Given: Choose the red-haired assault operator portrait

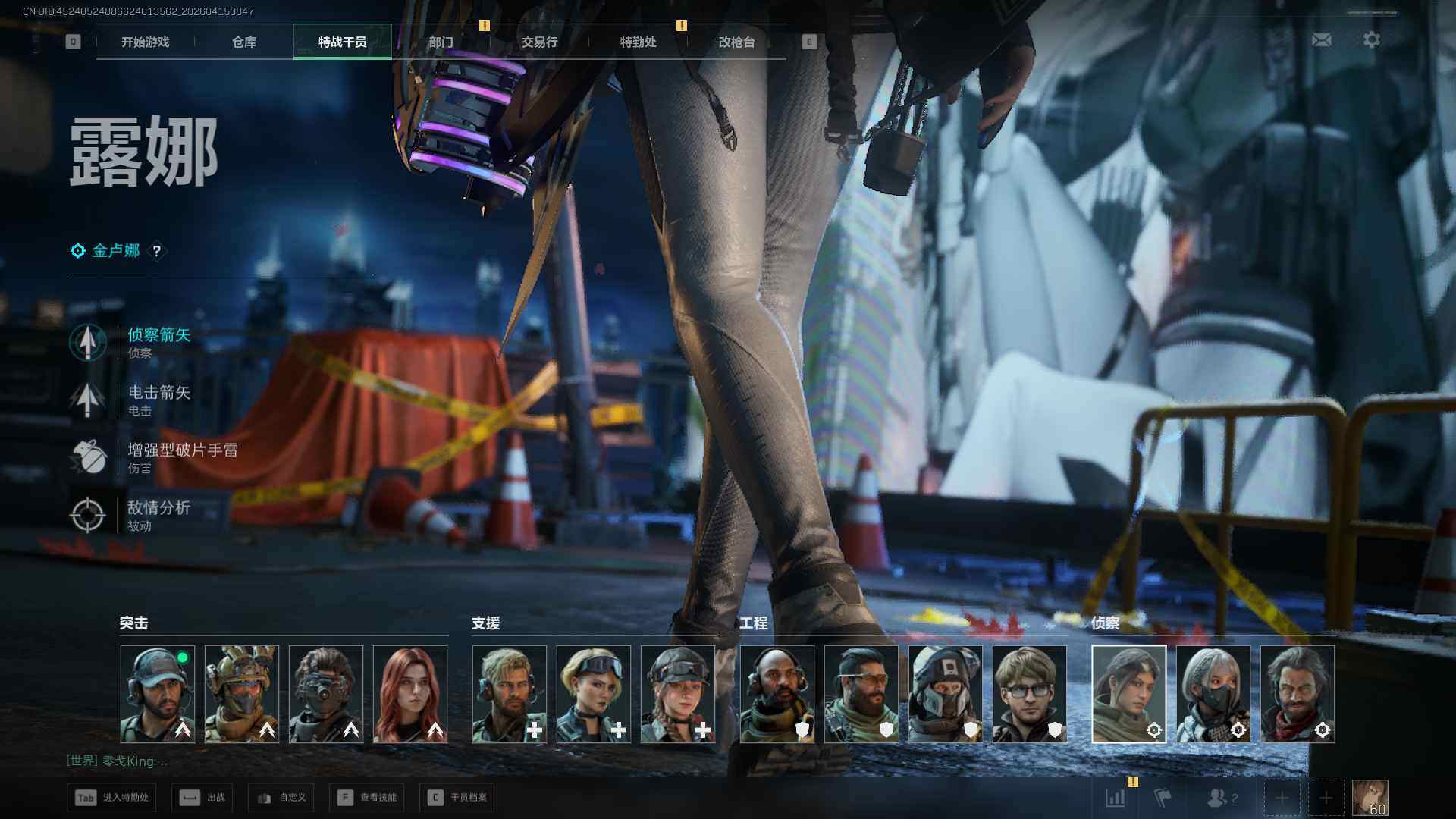Looking at the screenshot, I should pos(410,693).
